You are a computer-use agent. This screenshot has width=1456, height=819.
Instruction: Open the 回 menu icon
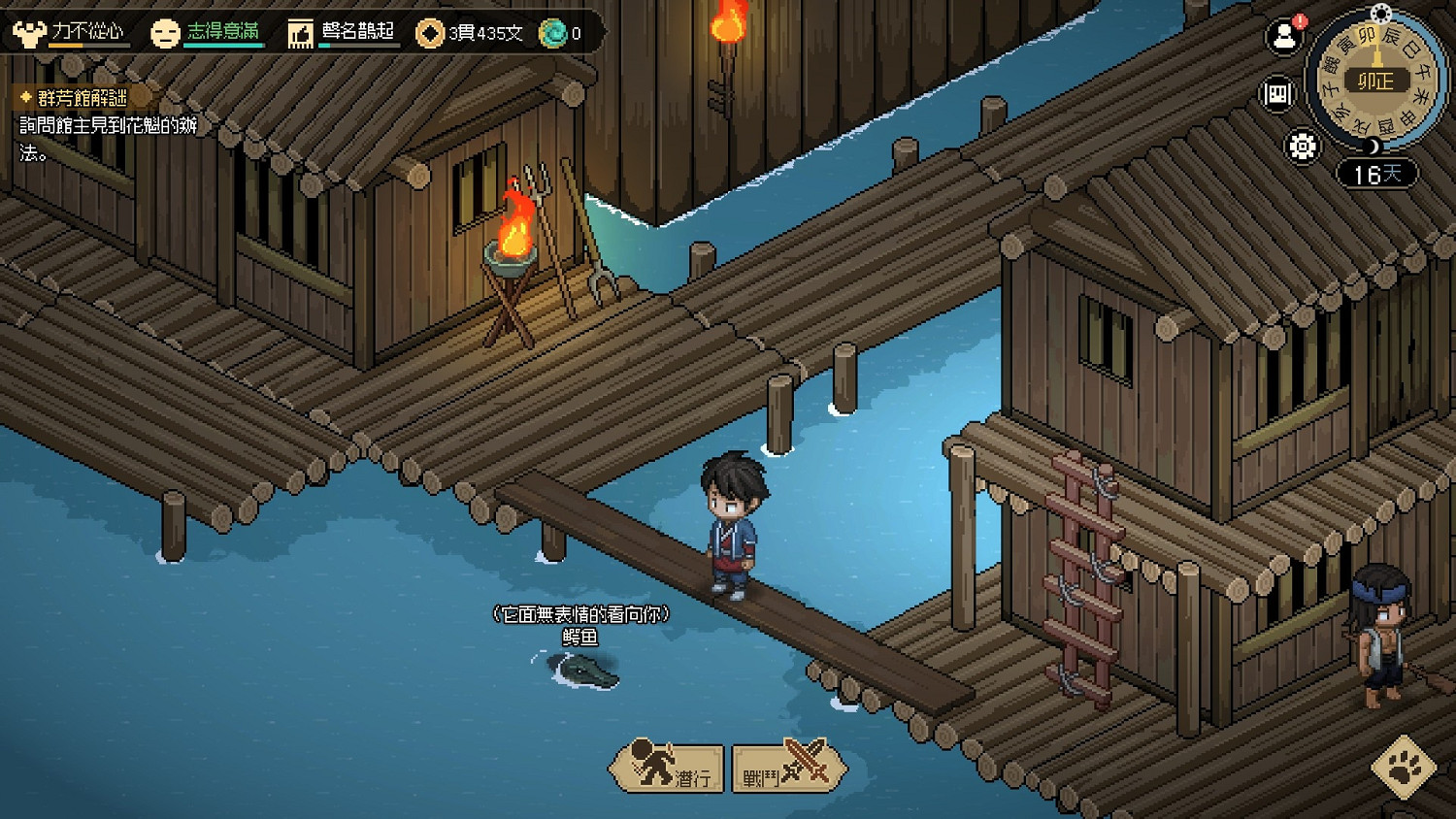[x=1278, y=94]
